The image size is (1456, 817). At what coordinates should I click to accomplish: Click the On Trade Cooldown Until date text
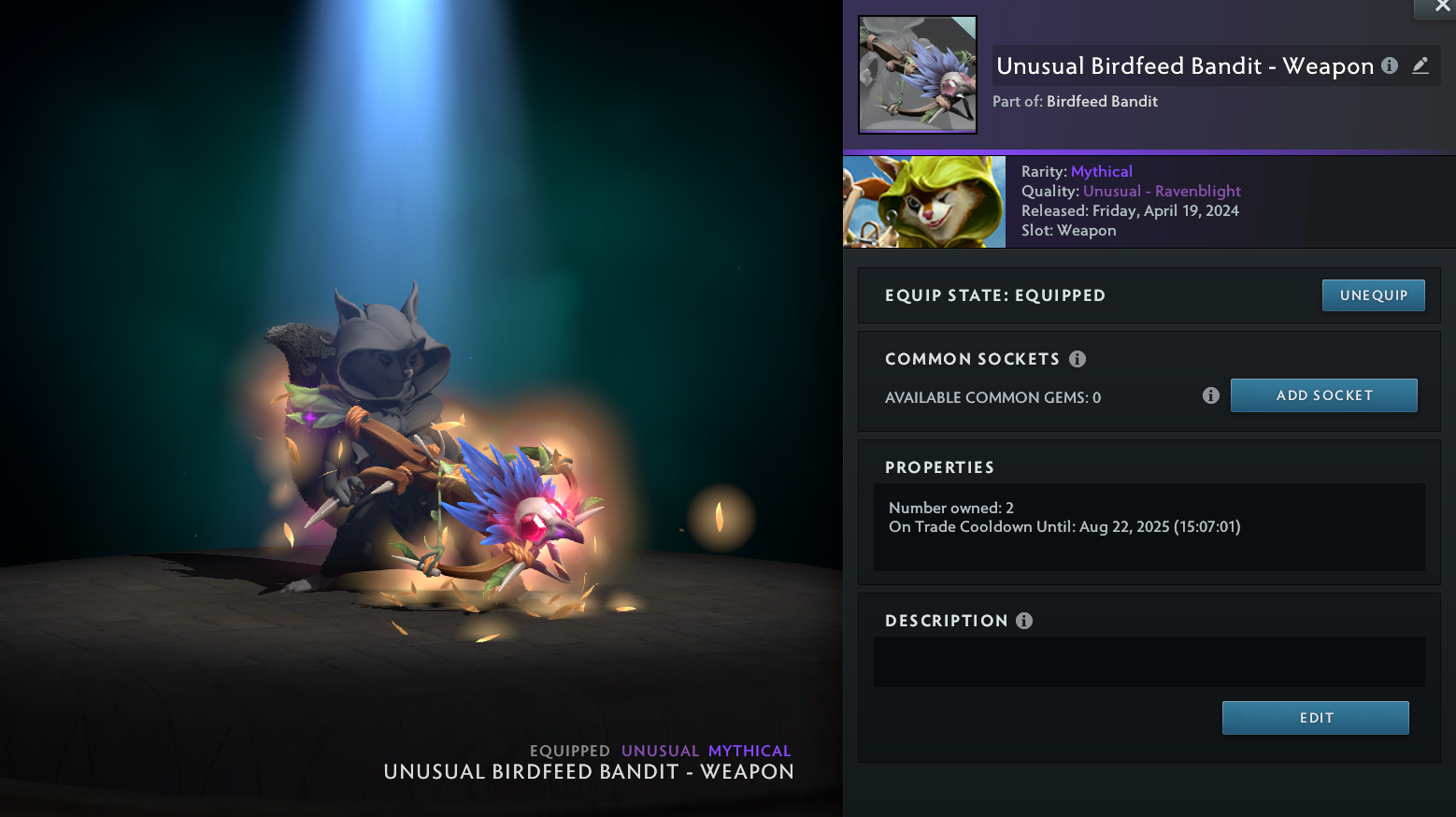[1064, 526]
